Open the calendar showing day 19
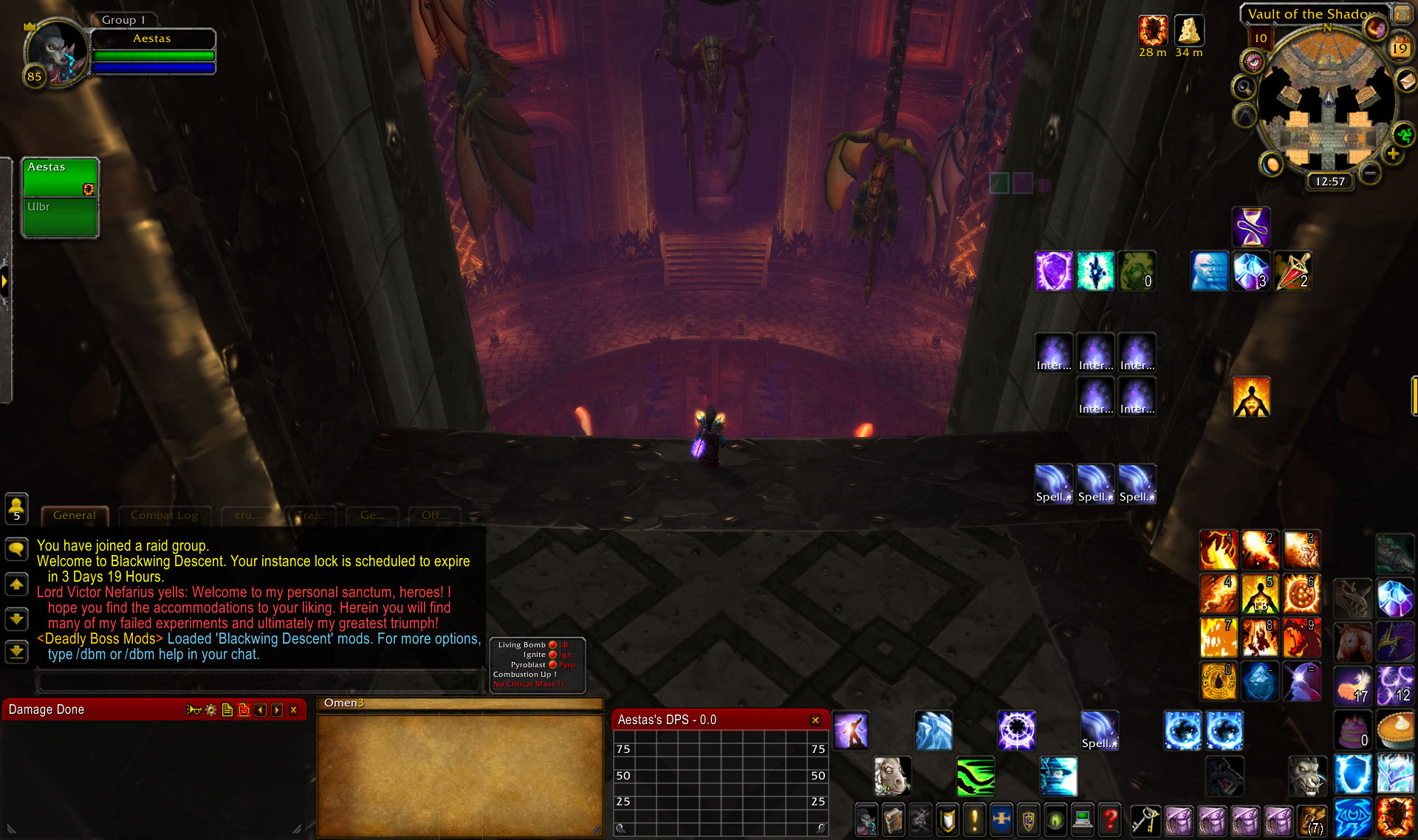Screen dimensions: 1418x840 pyautogui.click(x=1399, y=48)
